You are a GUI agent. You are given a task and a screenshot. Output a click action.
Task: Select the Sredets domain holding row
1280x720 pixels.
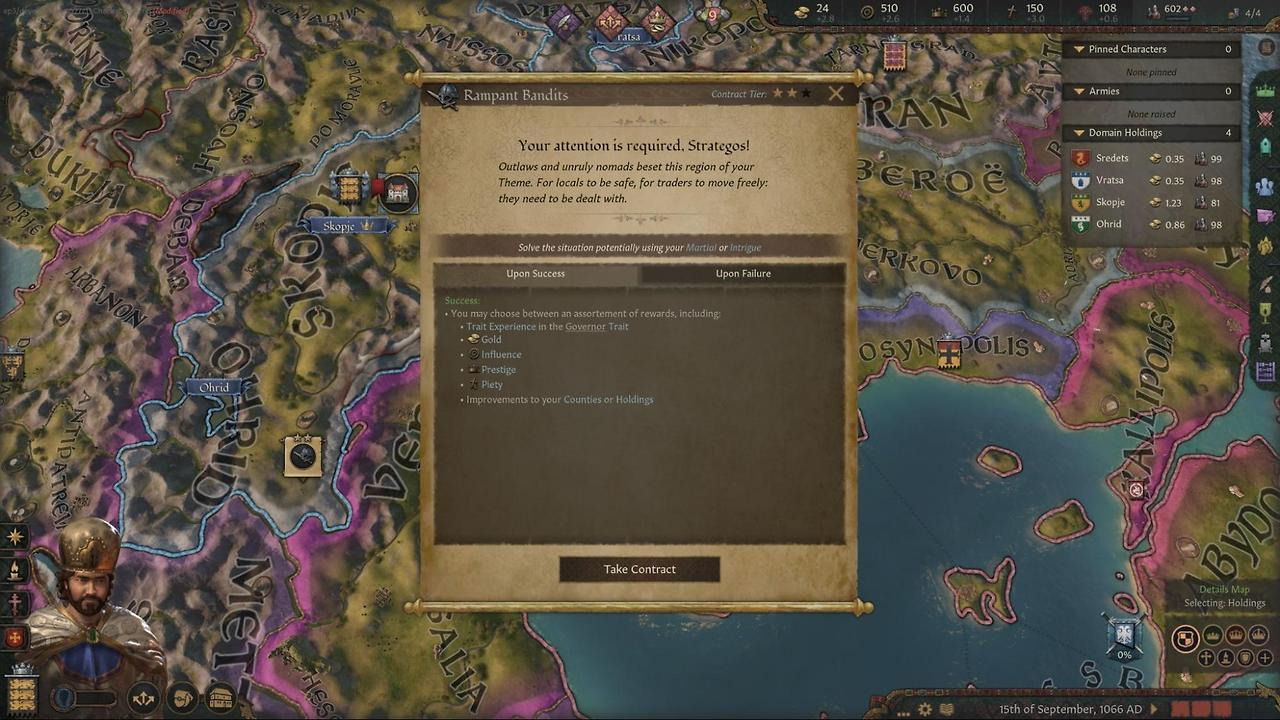tap(1150, 158)
